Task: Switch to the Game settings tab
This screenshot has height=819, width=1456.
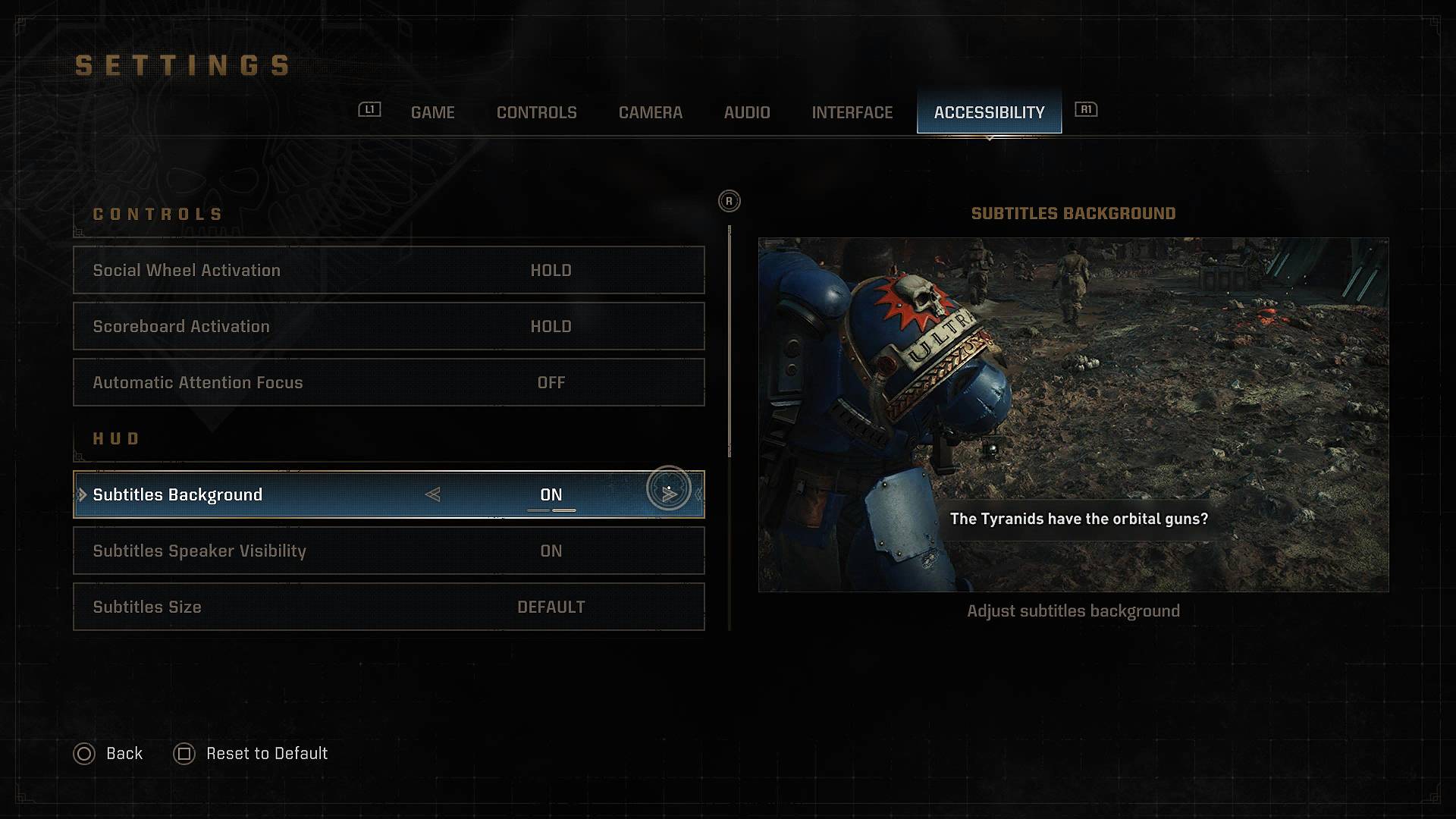Action: pos(432,112)
